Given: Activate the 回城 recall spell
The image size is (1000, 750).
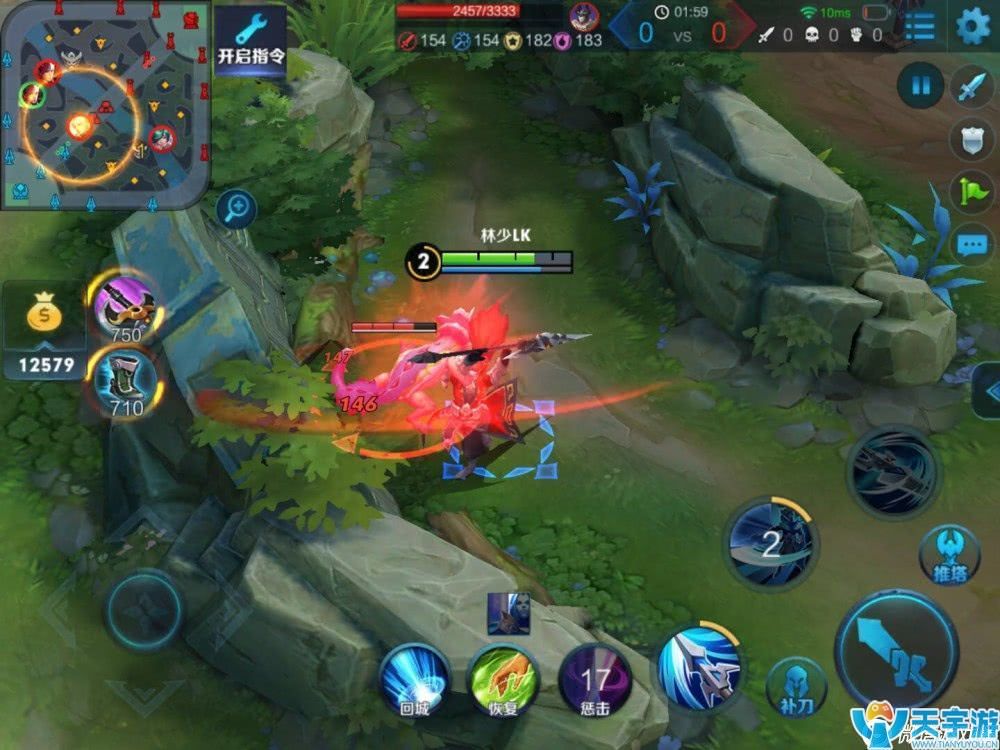Looking at the screenshot, I should 414,680.
